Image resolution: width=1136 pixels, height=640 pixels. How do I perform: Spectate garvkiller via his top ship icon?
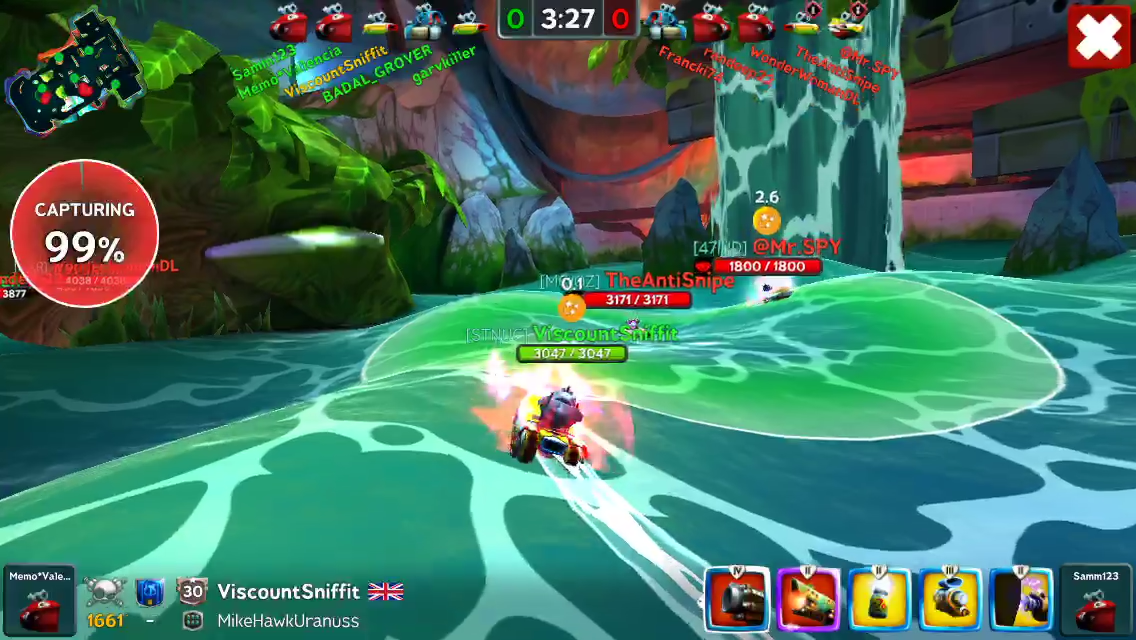[x=467, y=21]
